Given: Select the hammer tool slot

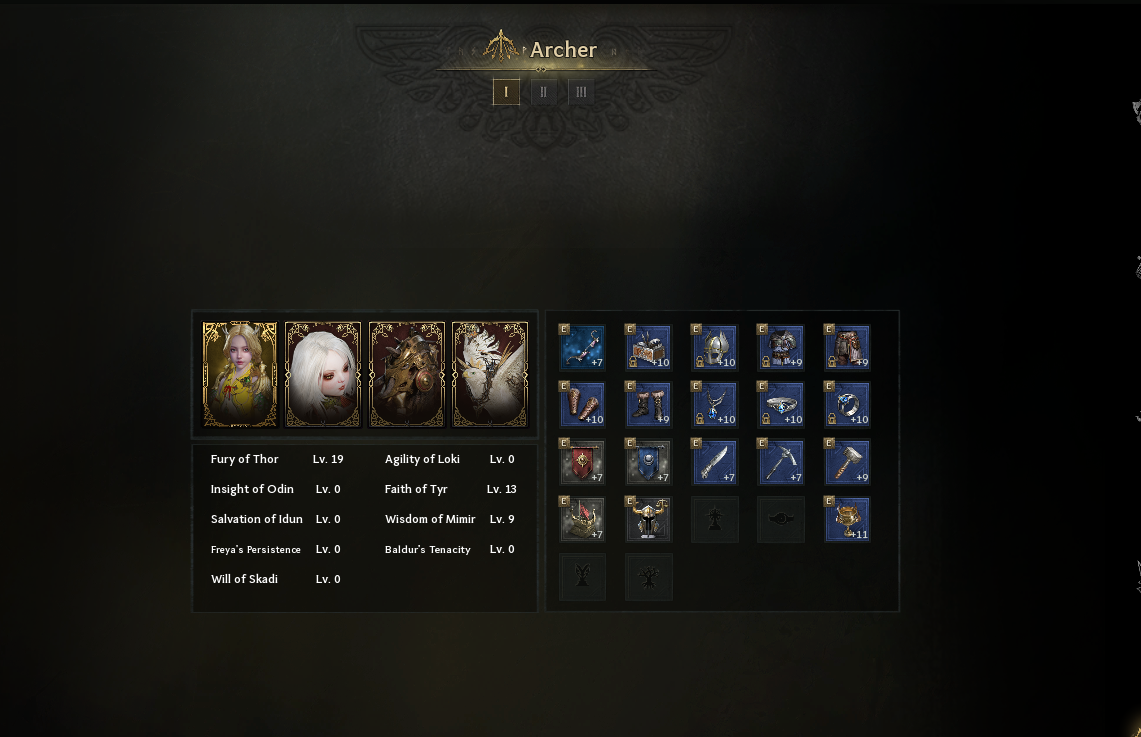Looking at the screenshot, I should (846, 463).
